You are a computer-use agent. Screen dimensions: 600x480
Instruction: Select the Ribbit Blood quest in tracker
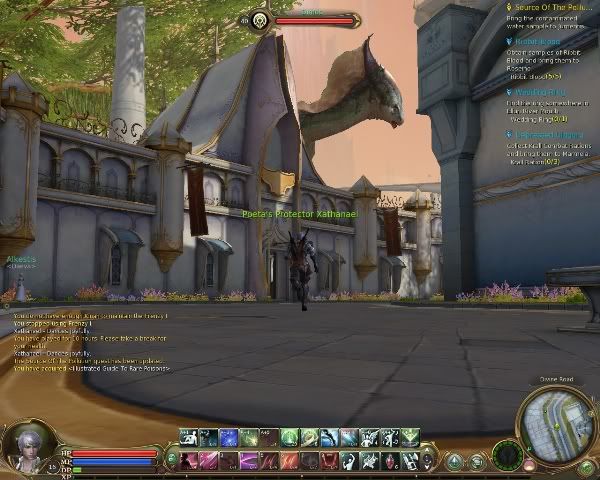(x=534, y=43)
